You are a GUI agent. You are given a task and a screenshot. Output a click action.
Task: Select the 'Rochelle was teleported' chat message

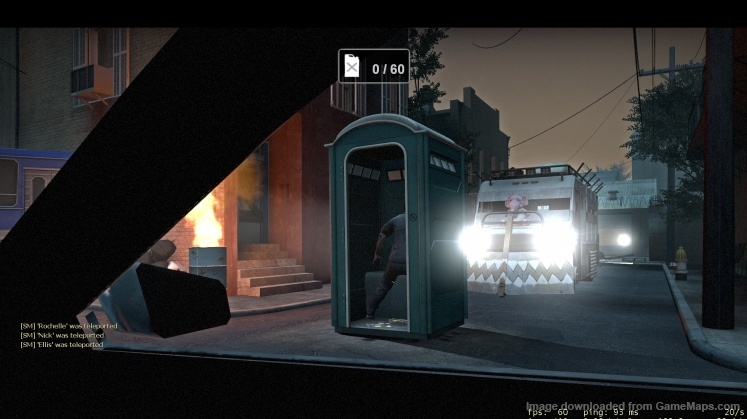click(68, 326)
